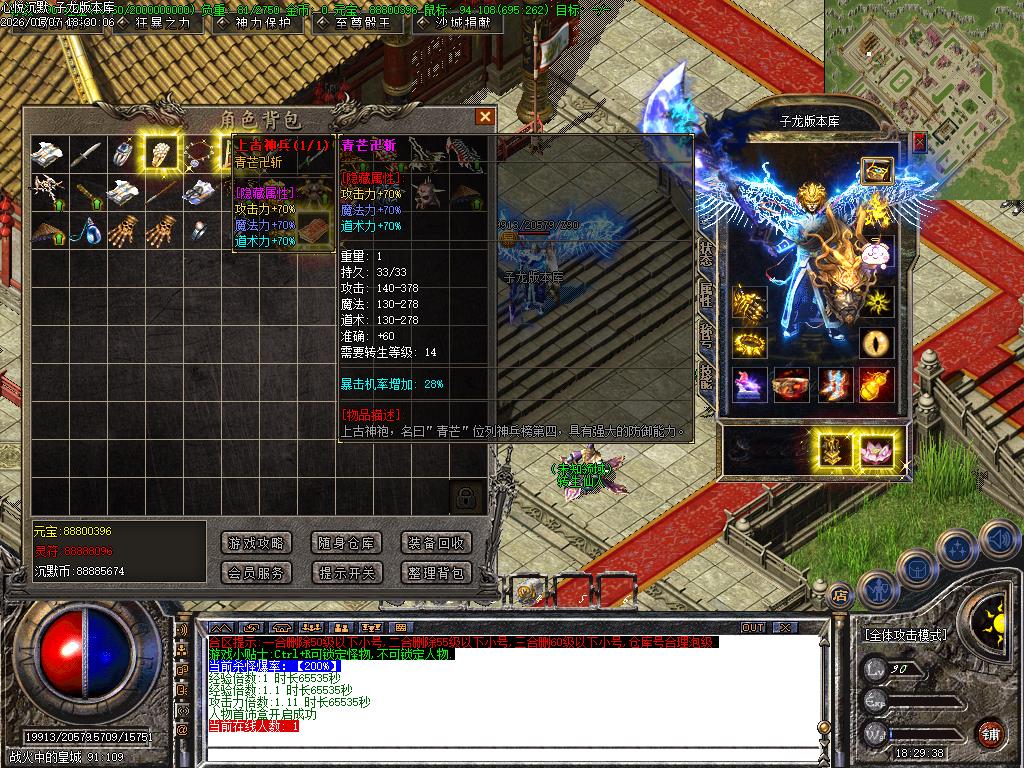
Task: Select the cat's eye gem equipment slot
Action: (x=877, y=342)
